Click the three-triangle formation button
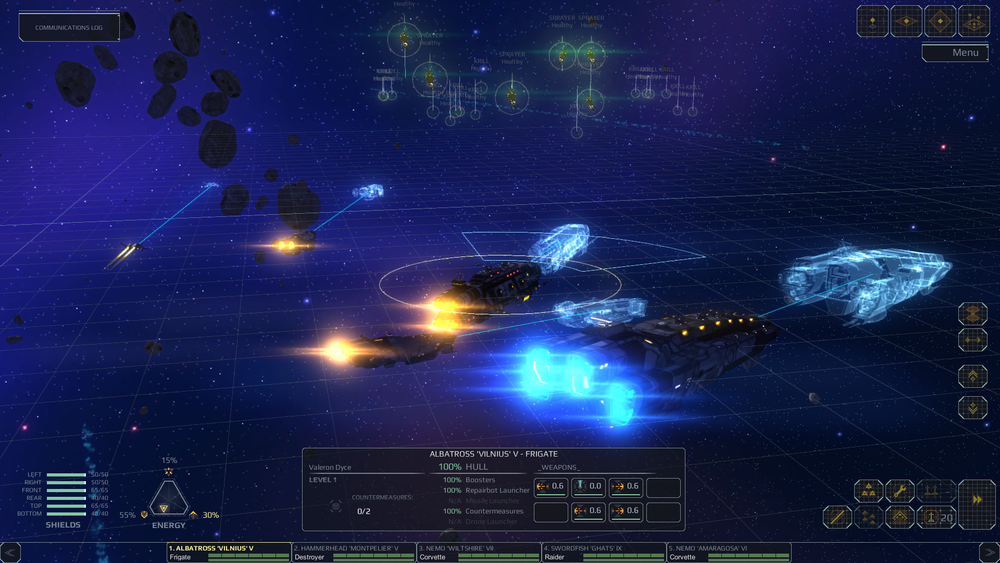1000x563 pixels. click(868, 491)
